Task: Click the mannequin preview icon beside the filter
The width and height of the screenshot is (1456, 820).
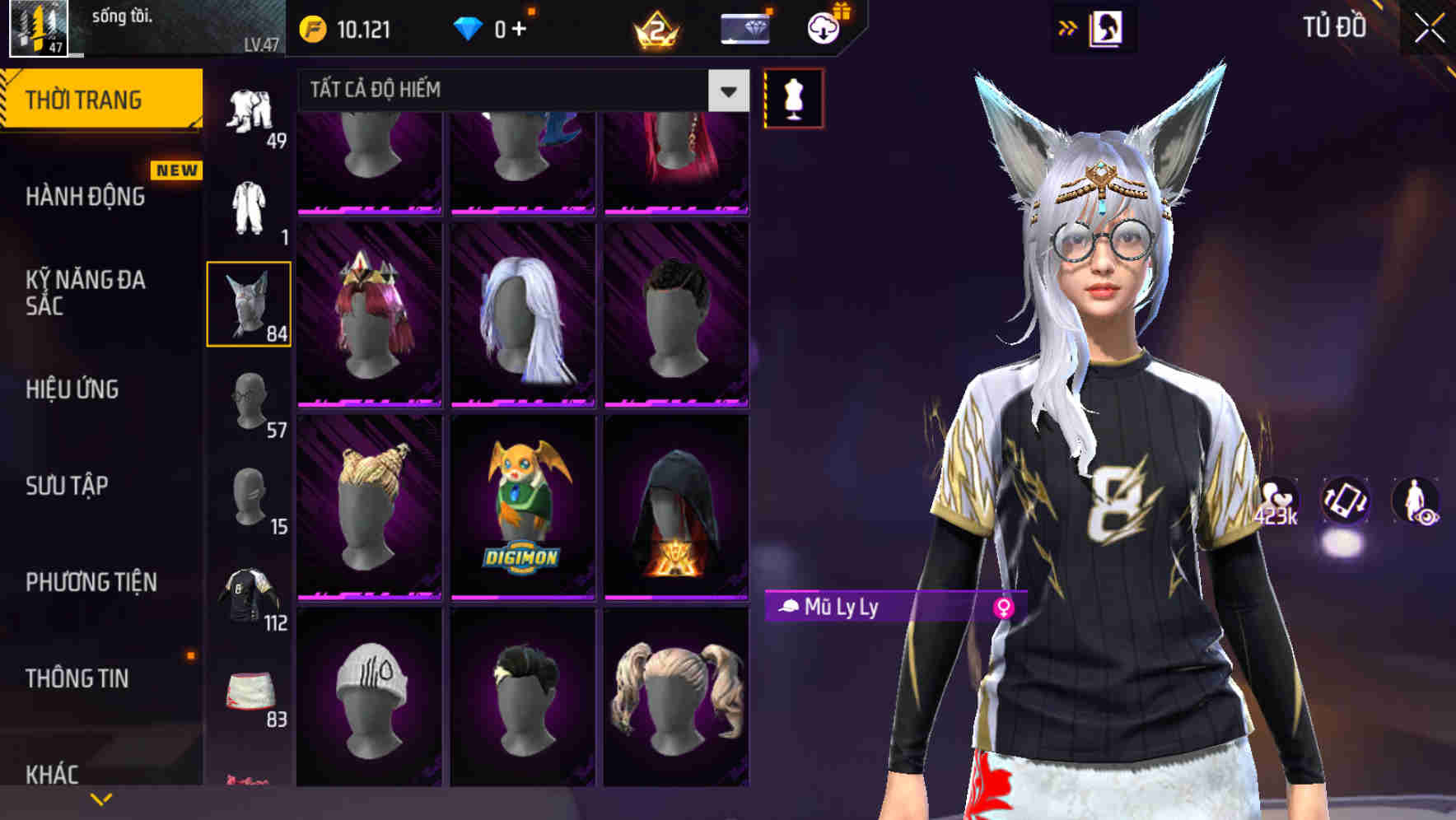Action: point(793,96)
